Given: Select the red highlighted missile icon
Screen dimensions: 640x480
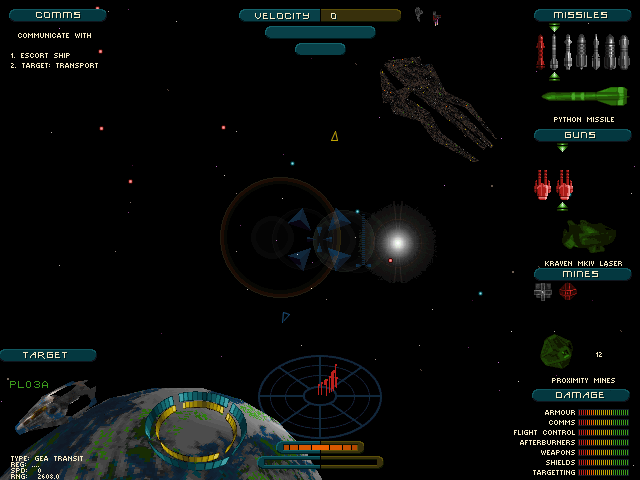Looking at the screenshot, I should (x=554, y=52).
